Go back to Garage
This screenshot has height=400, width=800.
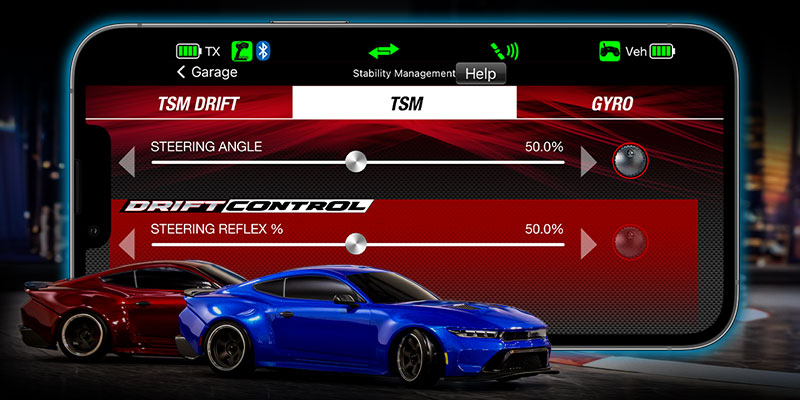tap(207, 72)
